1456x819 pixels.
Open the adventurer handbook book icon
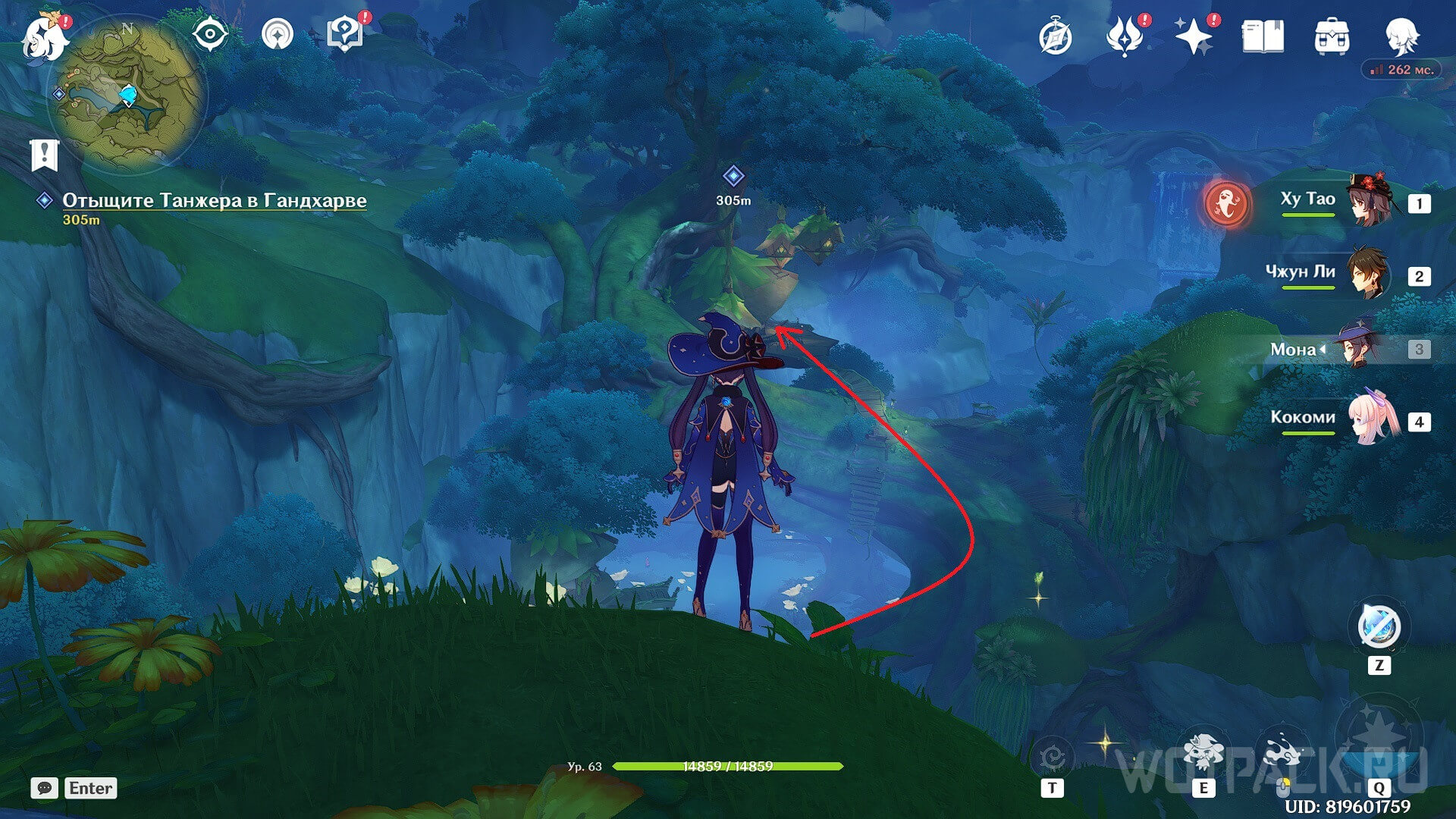click(1263, 37)
